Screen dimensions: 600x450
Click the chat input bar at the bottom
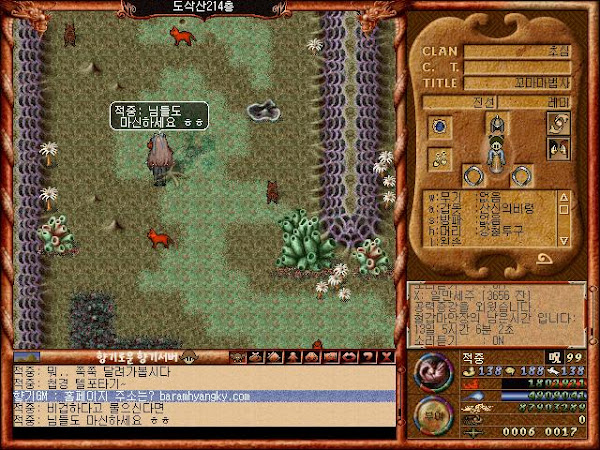pyautogui.click(x=200, y=433)
